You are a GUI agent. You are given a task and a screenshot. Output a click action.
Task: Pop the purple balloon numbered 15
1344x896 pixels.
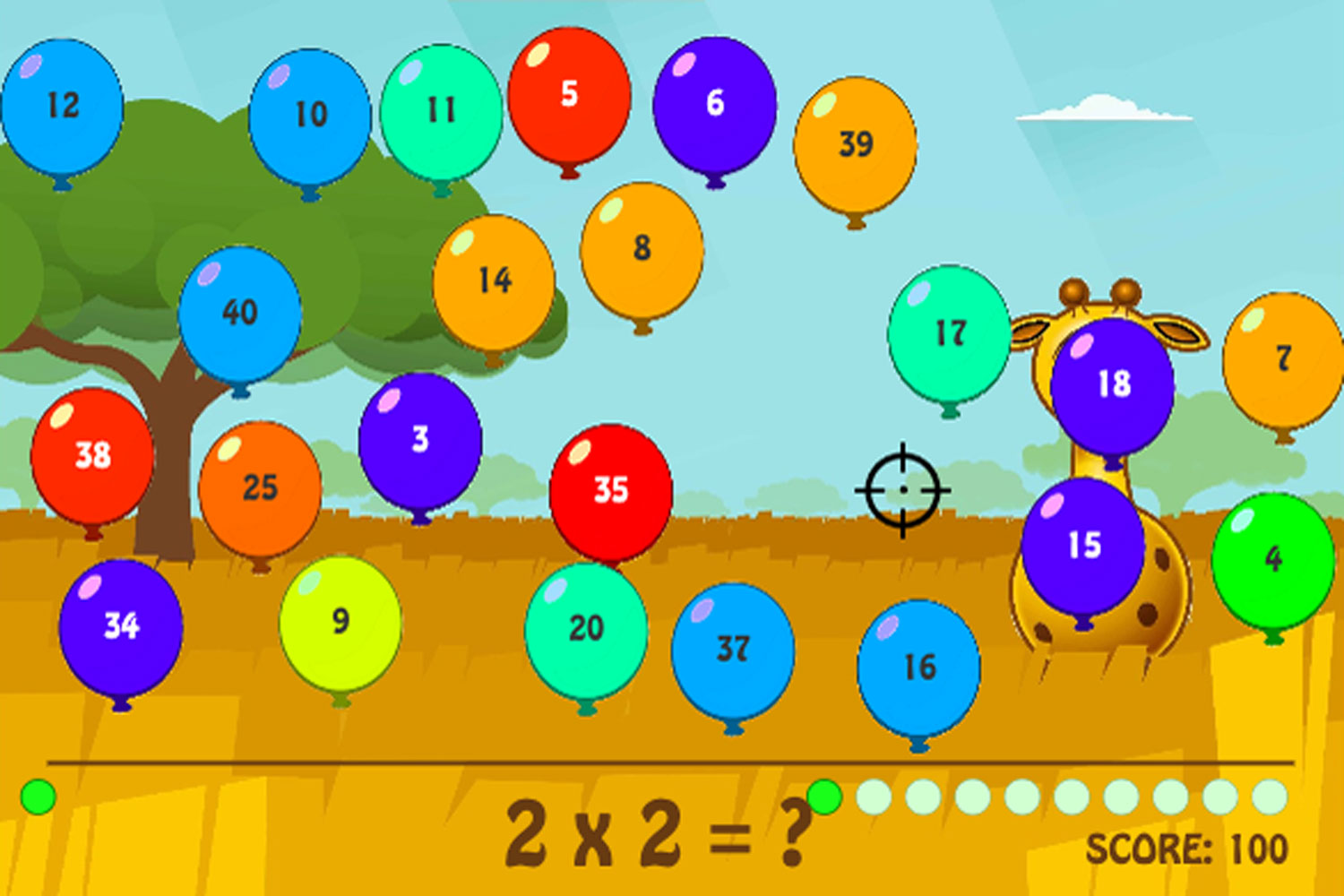(1081, 544)
